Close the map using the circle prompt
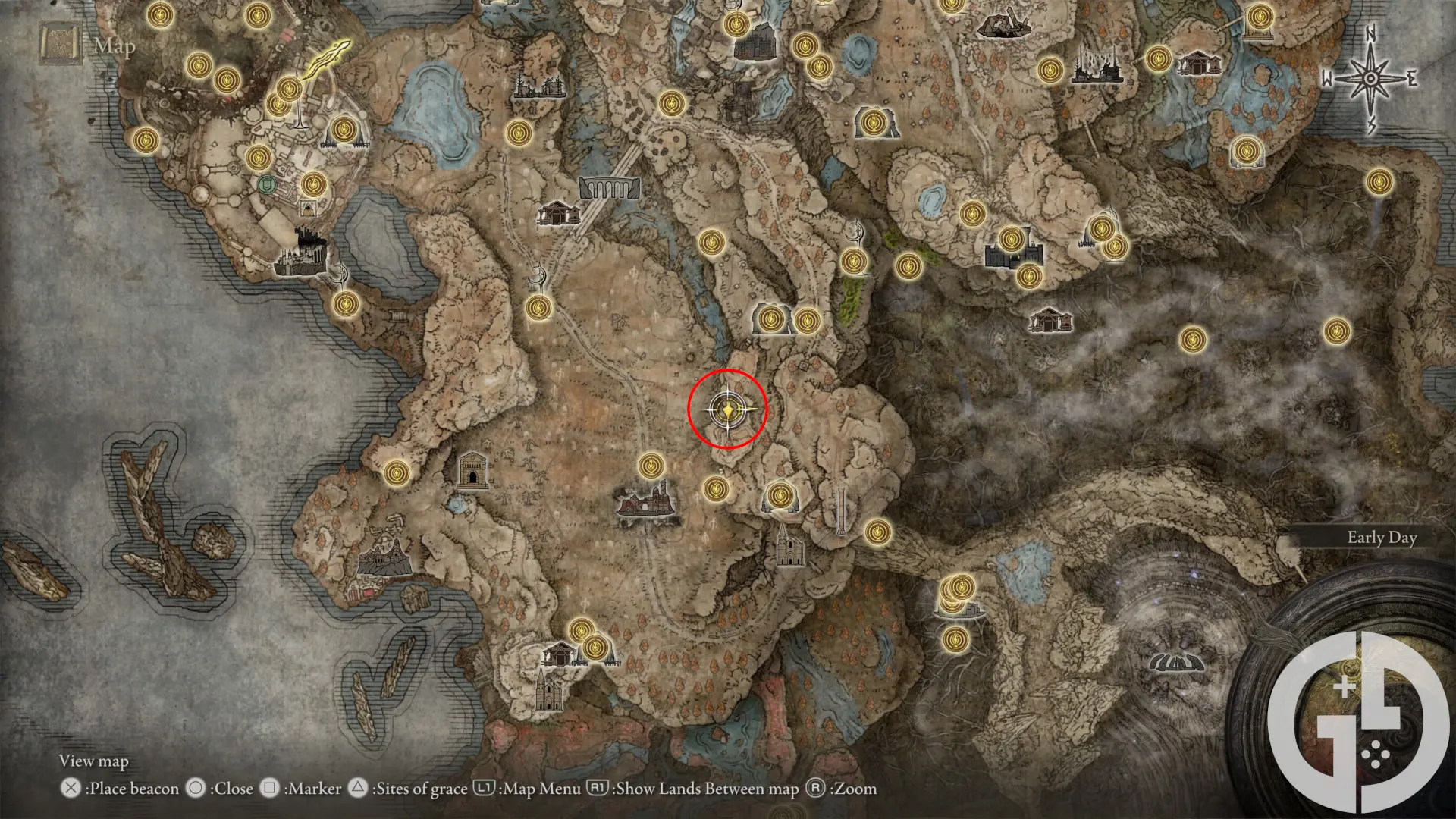This screenshot has height=819, width=1456. pos(195,789)
